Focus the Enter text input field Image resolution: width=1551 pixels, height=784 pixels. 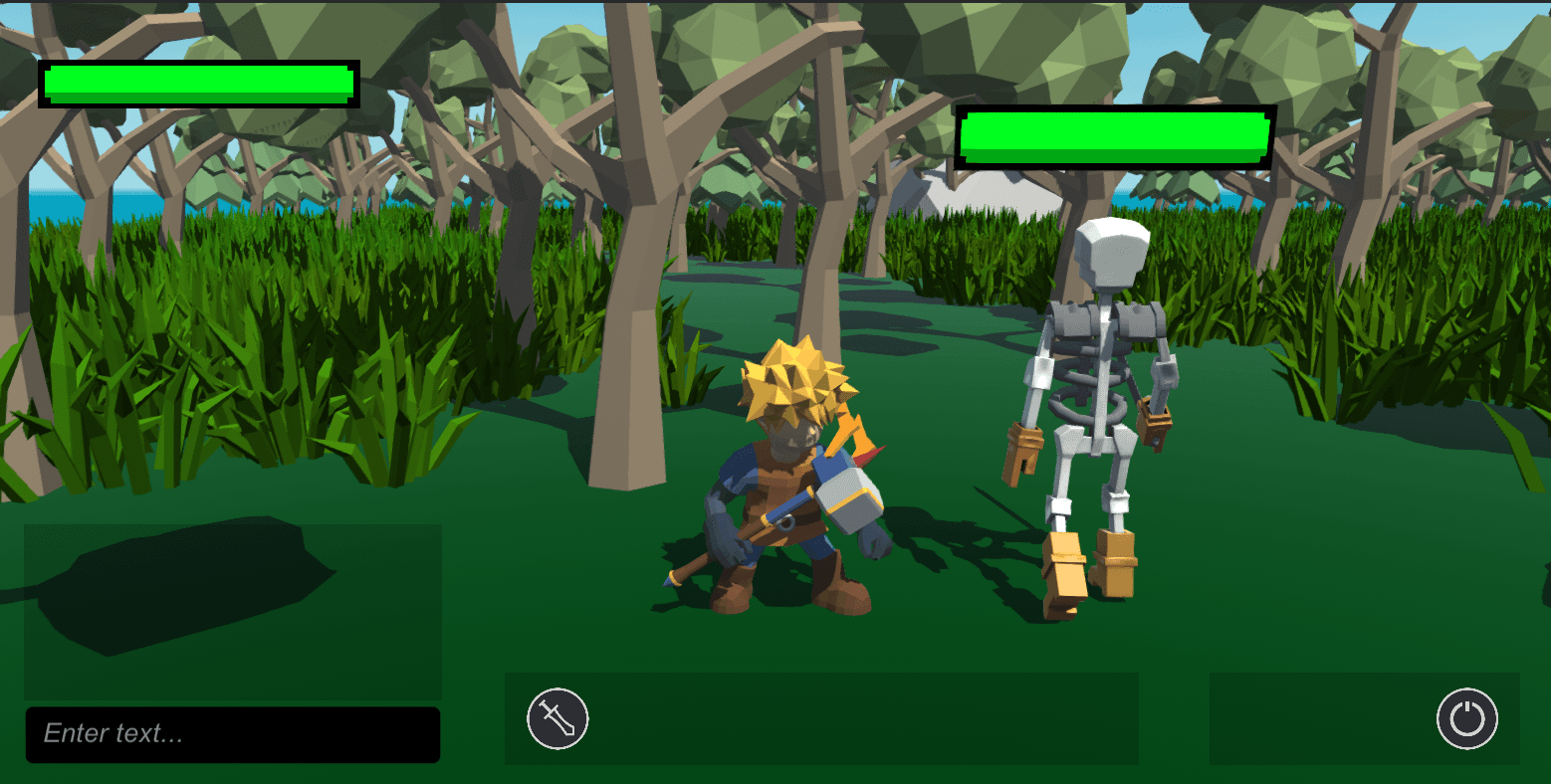tap(232, 734)
